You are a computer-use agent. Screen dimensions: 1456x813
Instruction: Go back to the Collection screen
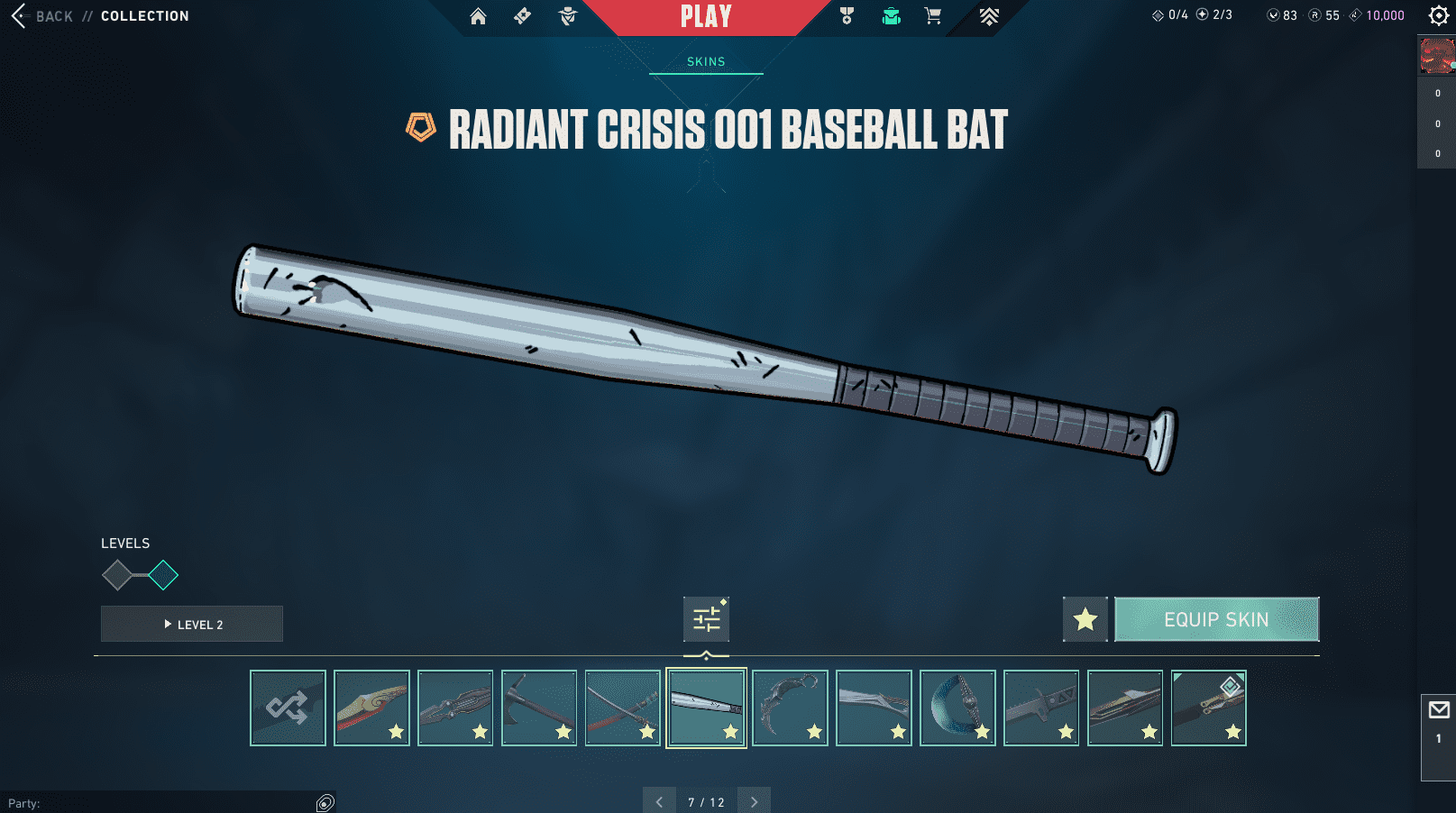[x=43, y=16]
